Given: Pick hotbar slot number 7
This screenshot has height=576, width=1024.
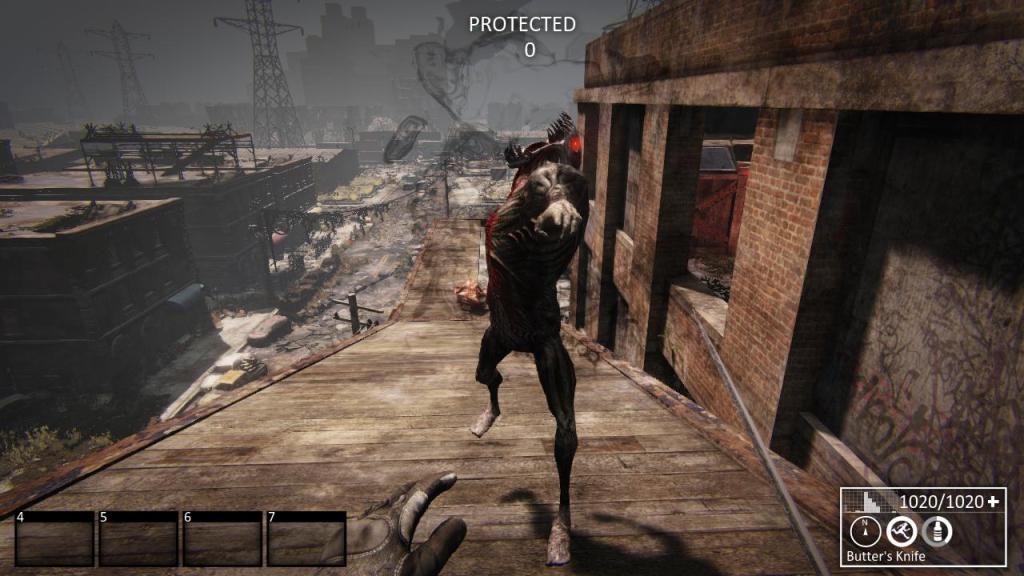Looking at the screenshot, I should (306, 539).
